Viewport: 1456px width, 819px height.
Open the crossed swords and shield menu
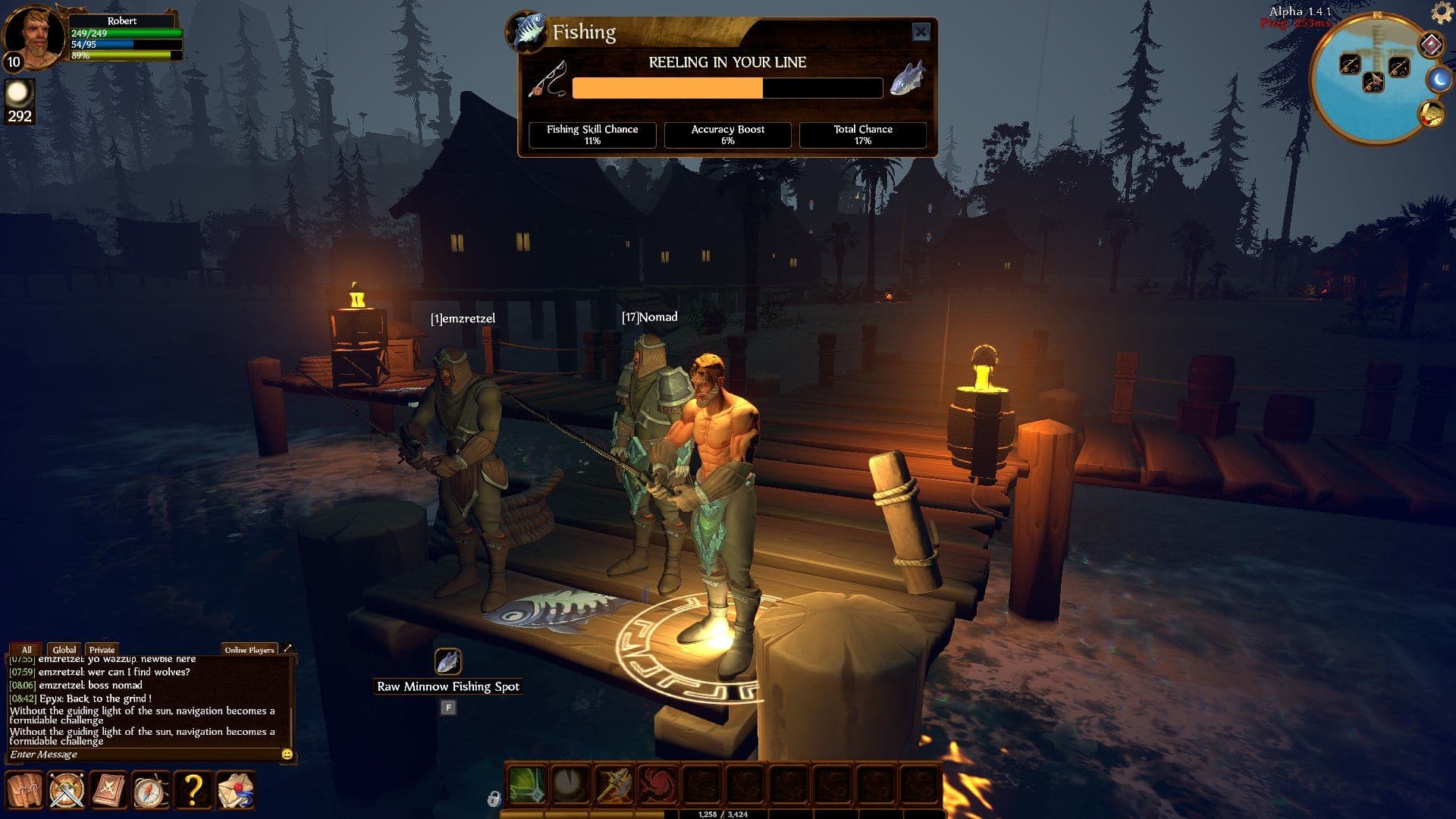(x=67, y=790)
